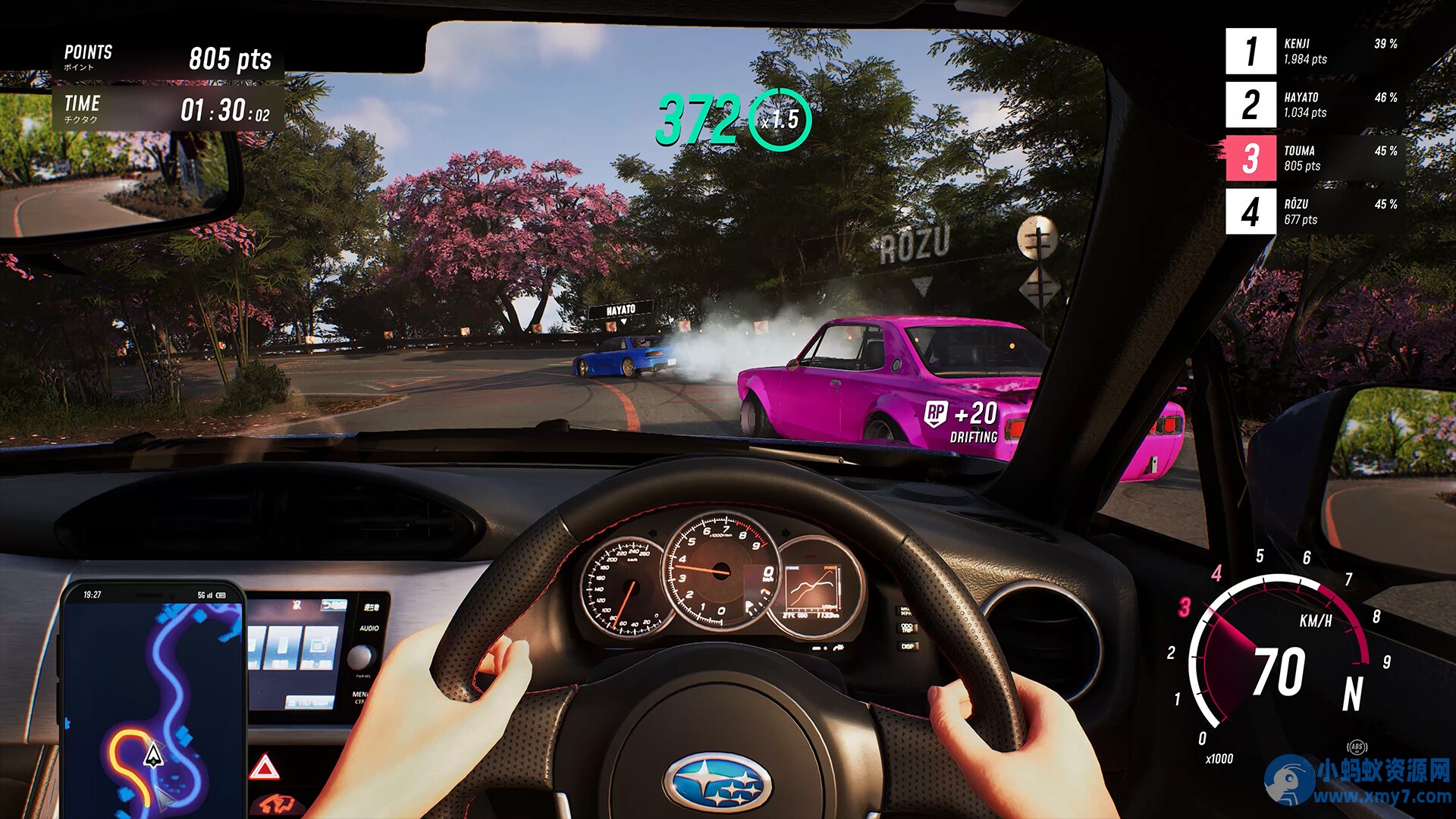This screenshot has height=819, width=1456.
Task: Open the AUDIO menu on the infotainment panel
Action: pos(370,628)
